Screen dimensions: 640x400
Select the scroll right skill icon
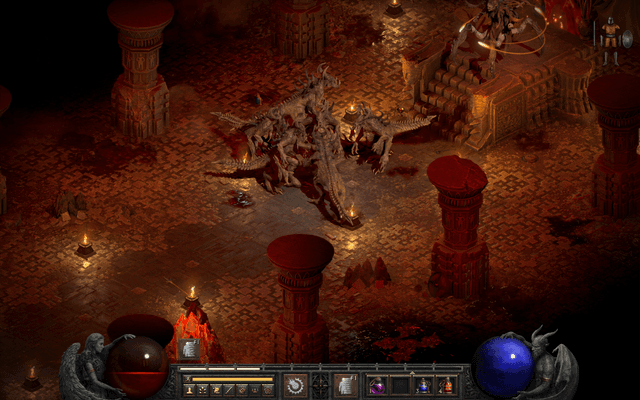point(345,384)
